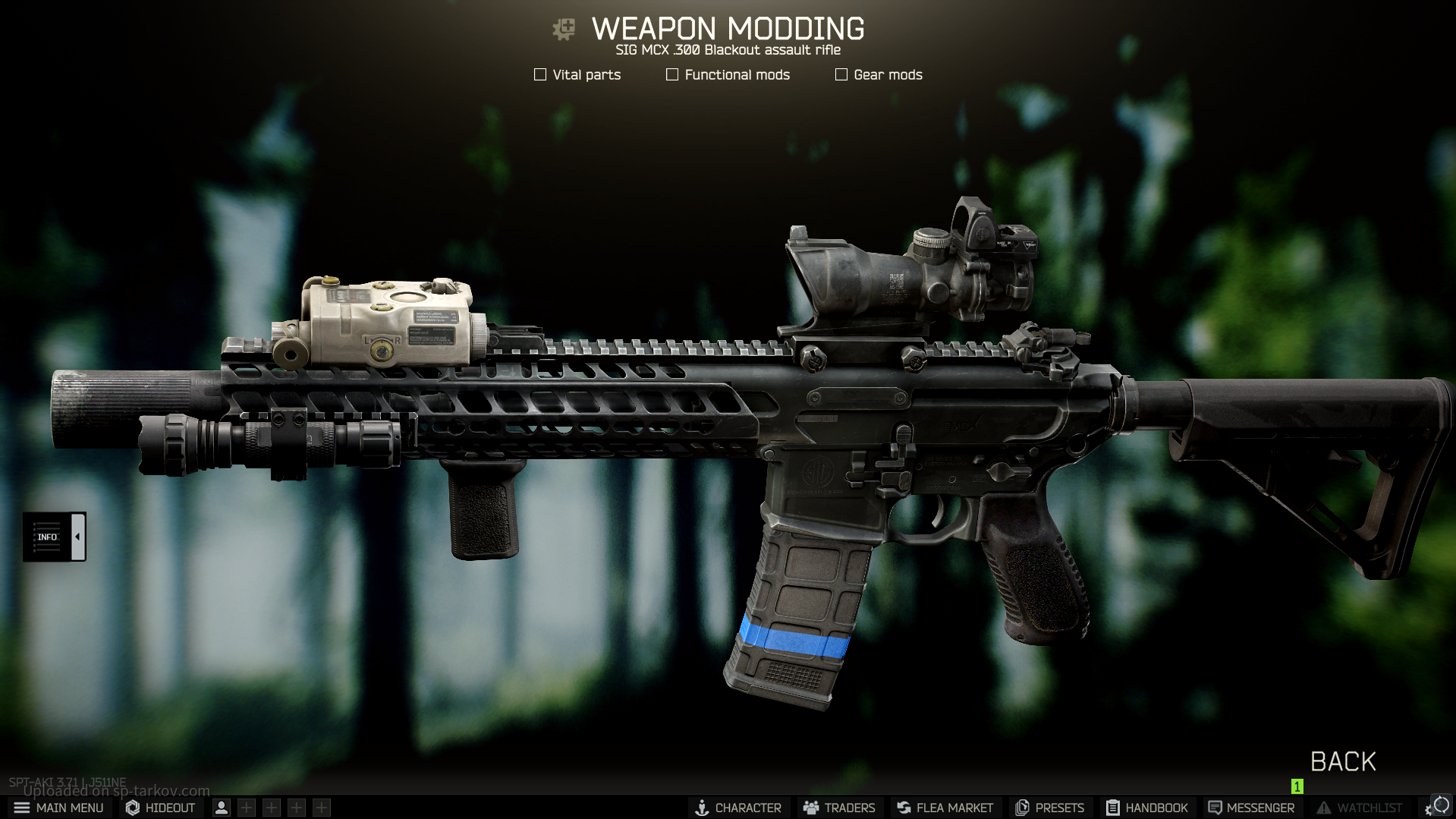Enable the Functional mods checkbox
1456x819 pixels.
click(672, 74)
